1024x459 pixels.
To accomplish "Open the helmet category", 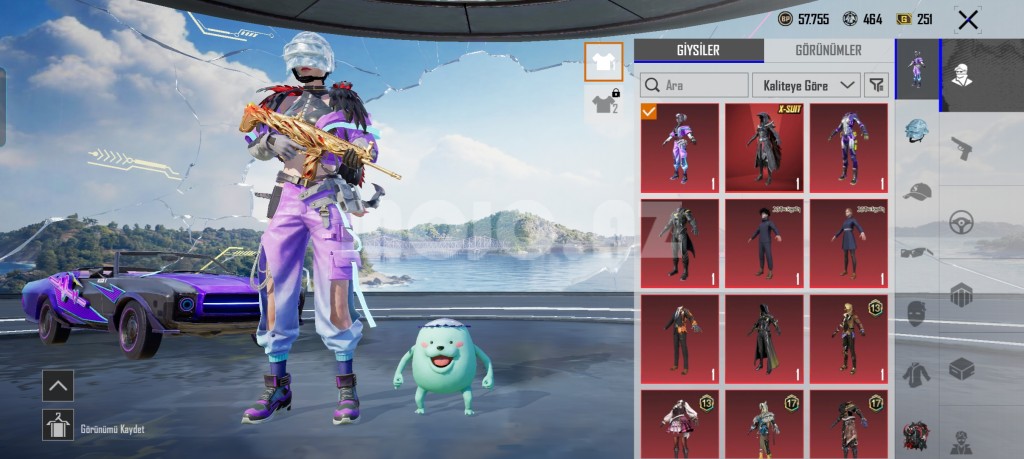I will pyautogui.click(x=917, y=130).
